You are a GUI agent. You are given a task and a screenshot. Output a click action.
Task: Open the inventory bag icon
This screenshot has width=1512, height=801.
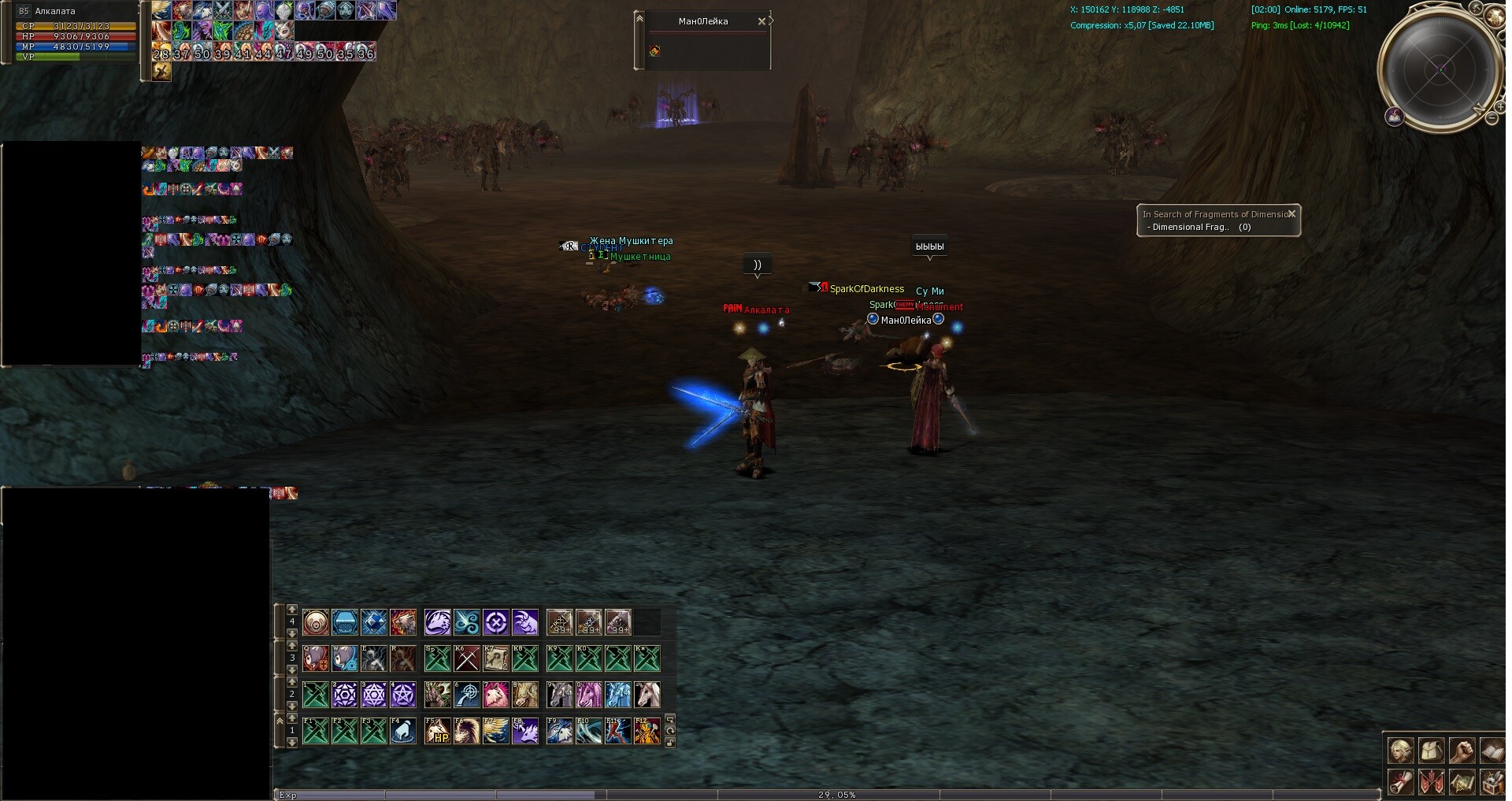1431,750
